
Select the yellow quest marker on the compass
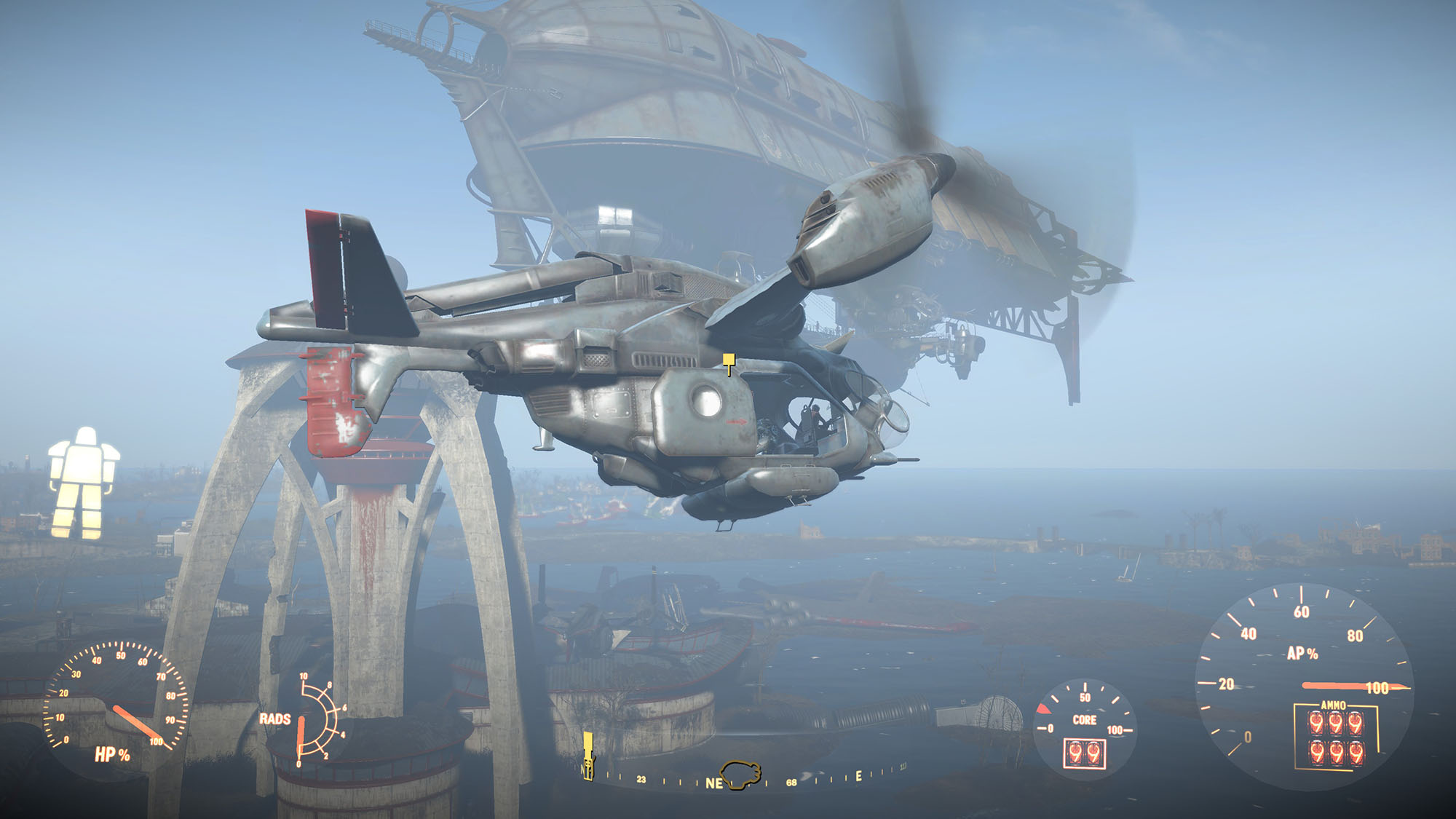587,756
